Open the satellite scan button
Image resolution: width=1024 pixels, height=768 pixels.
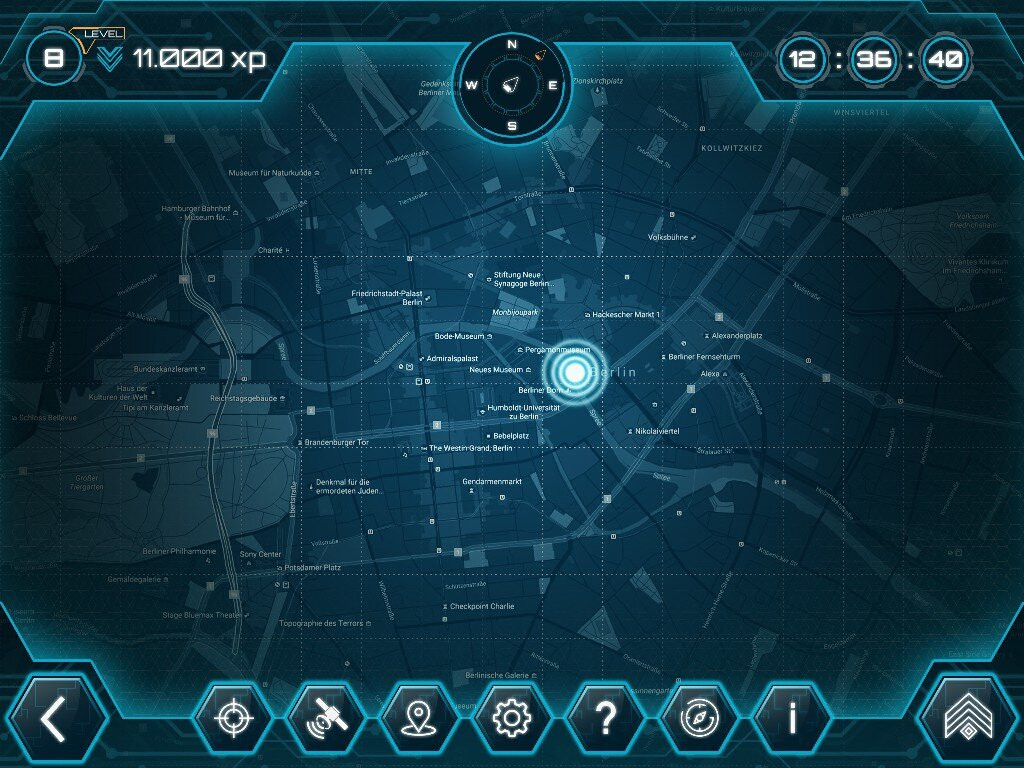[325, 719]
